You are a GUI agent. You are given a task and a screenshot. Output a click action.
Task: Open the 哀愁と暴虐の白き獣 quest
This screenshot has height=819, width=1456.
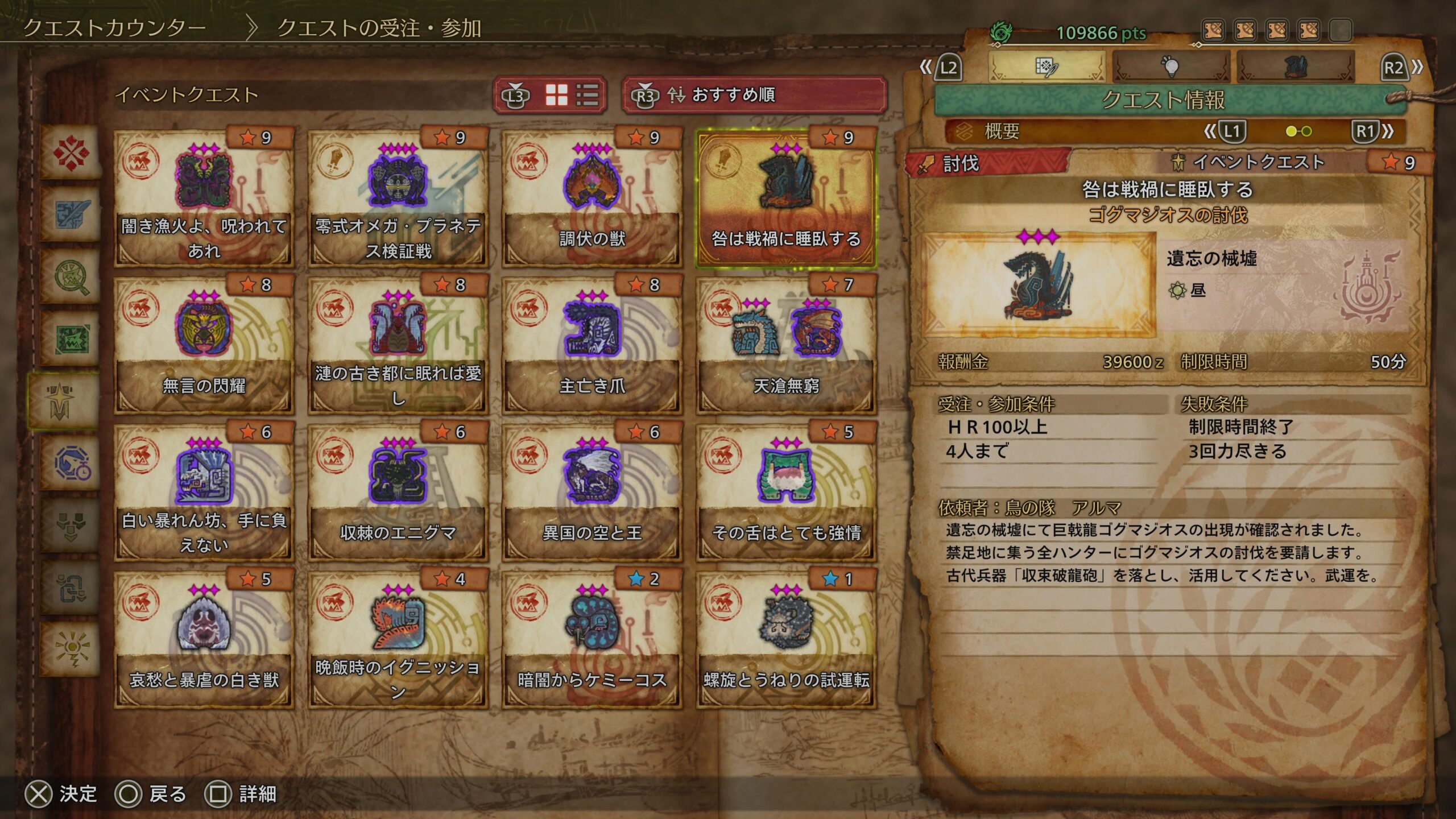(204, 639)
